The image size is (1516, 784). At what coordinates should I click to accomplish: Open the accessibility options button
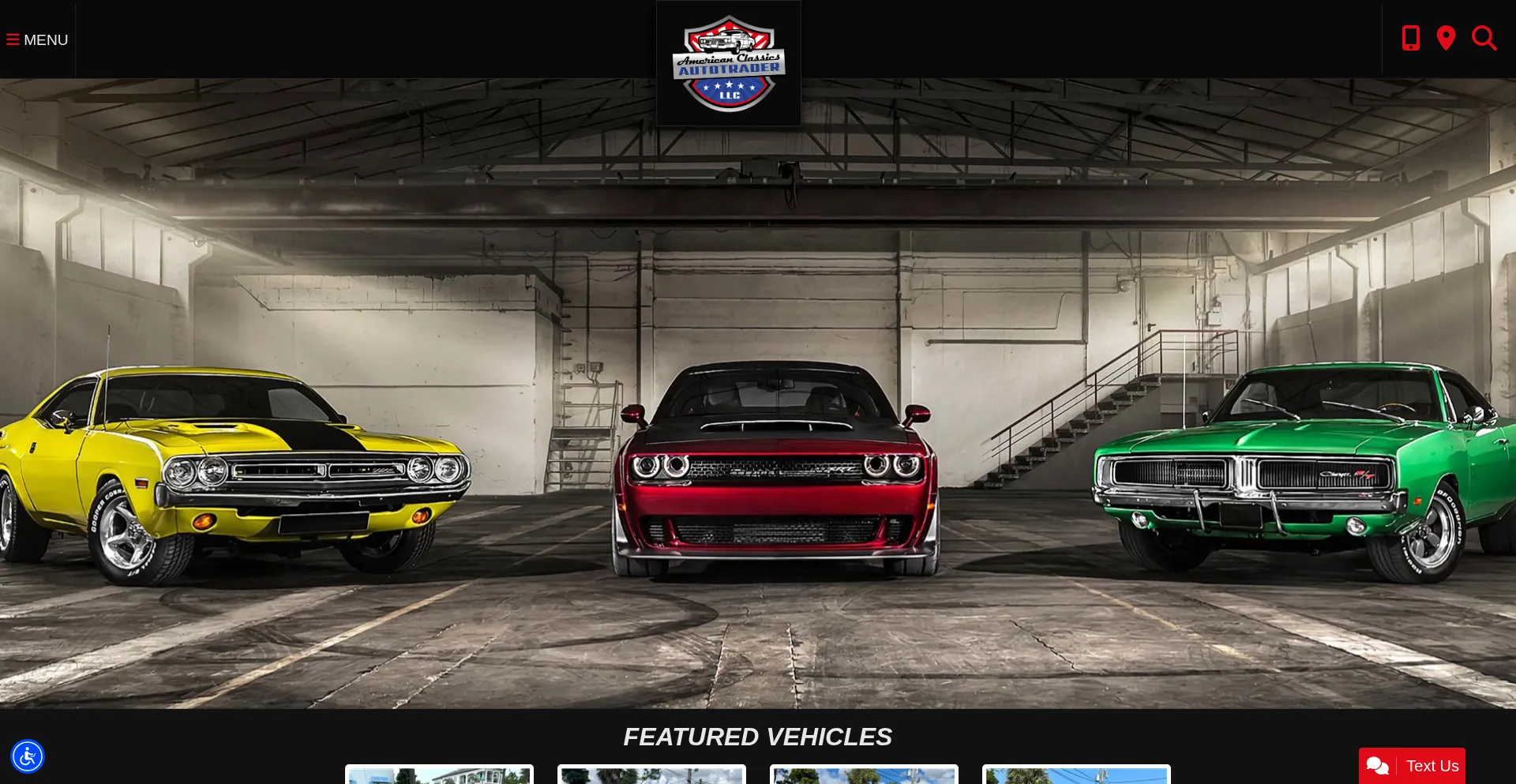pyautogui.click(x=28, y=756)
